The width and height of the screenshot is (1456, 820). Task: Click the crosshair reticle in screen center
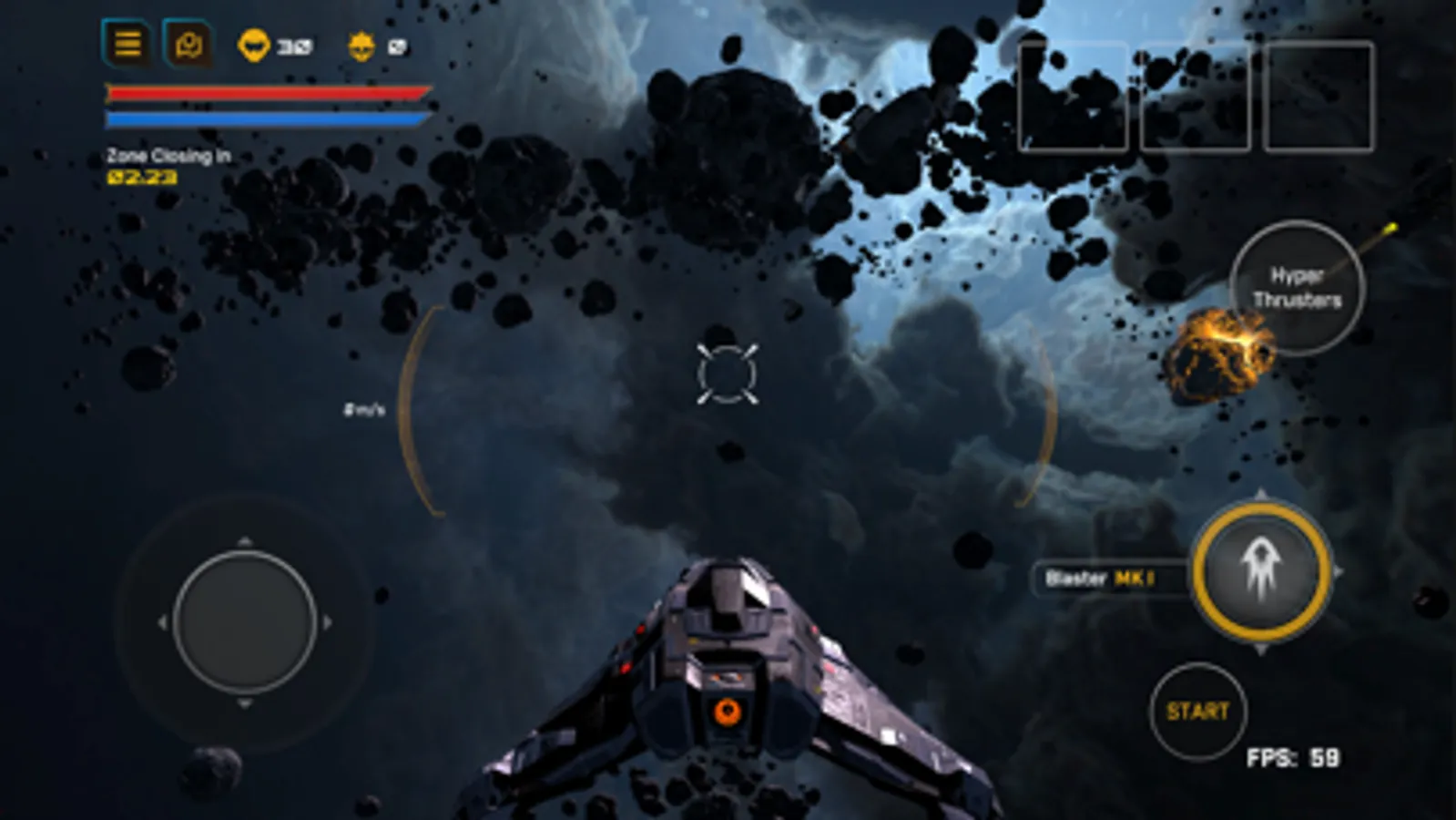click(728, 374)
